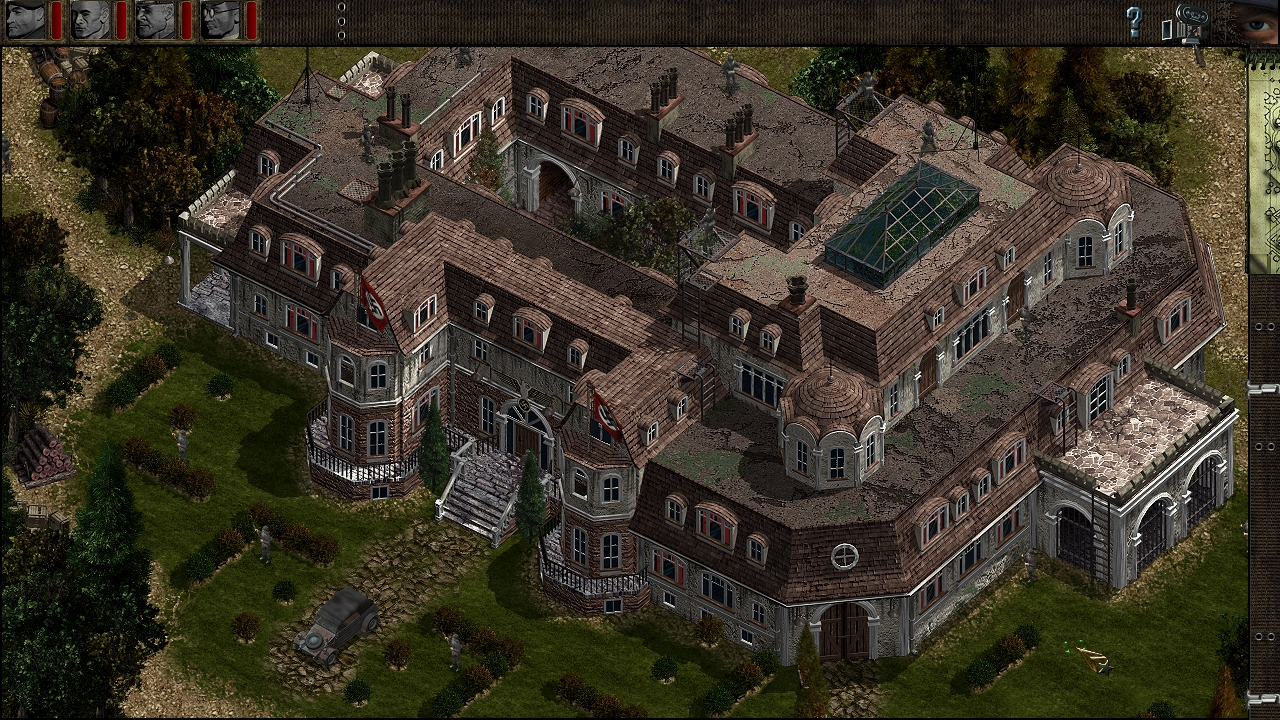The width and height of the screenshot is (1280, 720).
Task: Open help via the question mark icon
Action: [x=1133, y=22]
